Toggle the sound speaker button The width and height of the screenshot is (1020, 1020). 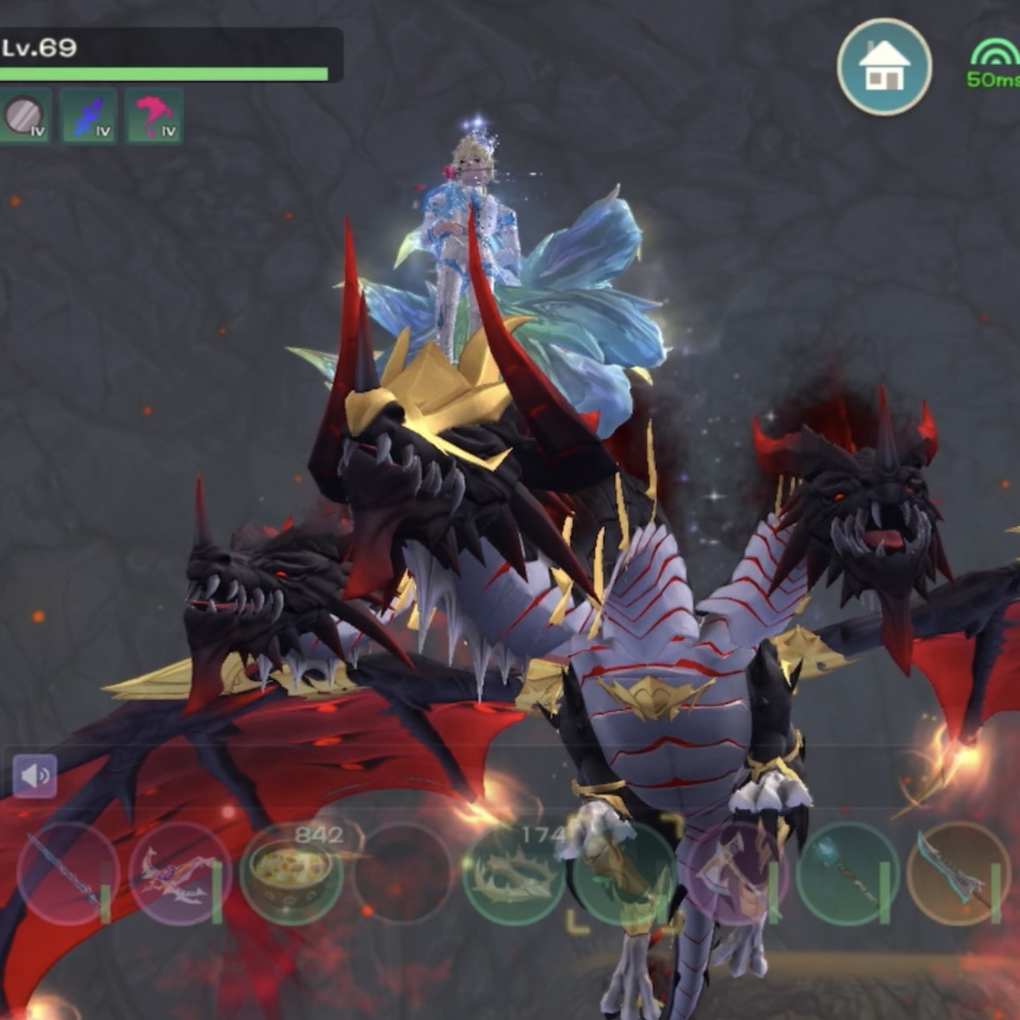pyautogui.click(x=35, y=775)
